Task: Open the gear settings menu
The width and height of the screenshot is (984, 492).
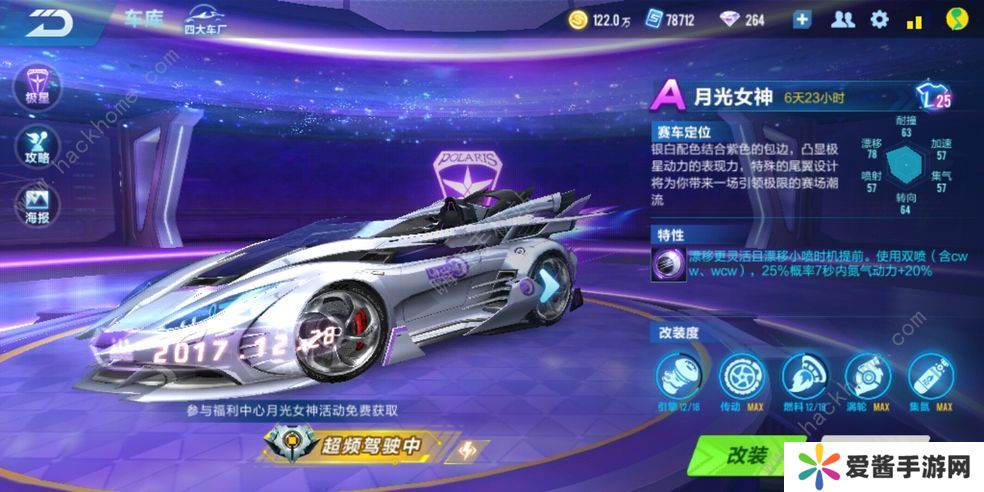Action: (879, 20)
